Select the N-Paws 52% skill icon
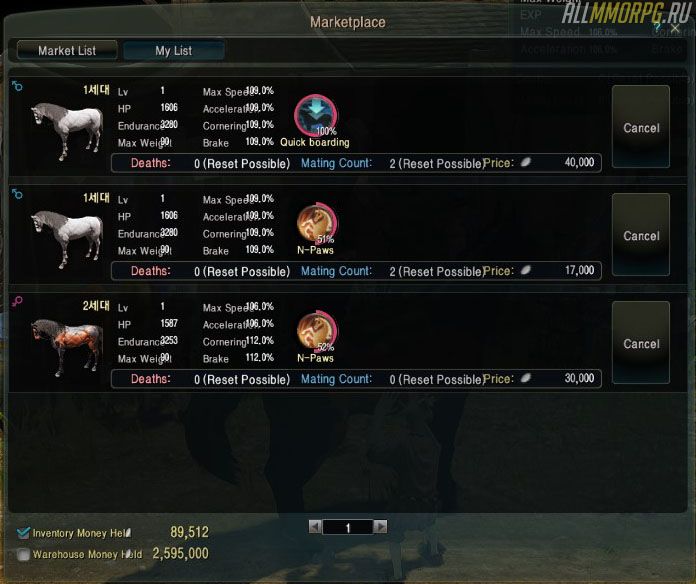 [x=316, y=332]
